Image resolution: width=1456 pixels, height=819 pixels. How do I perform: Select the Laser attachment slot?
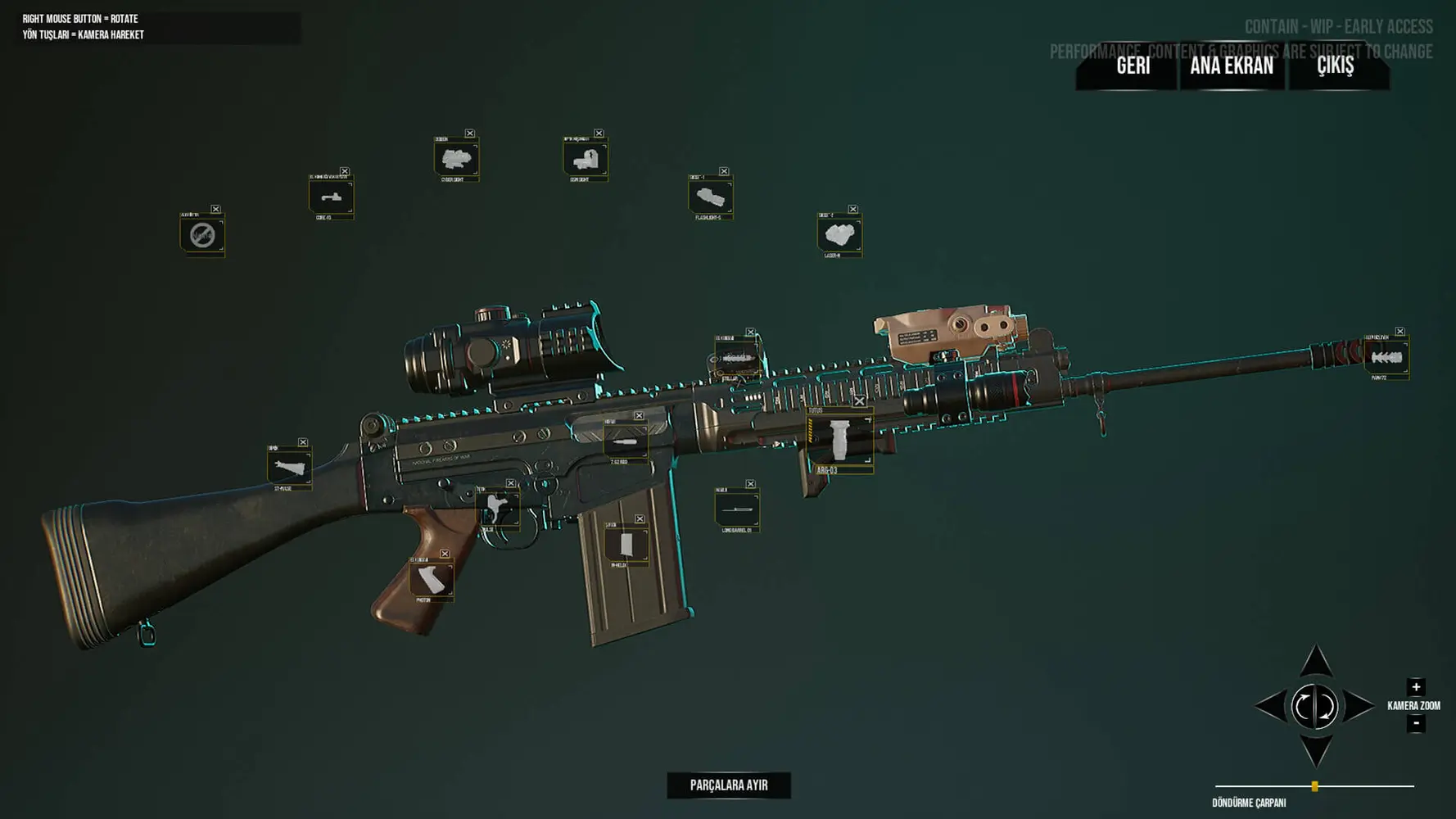pyautogui.click(x=839, y=235)
